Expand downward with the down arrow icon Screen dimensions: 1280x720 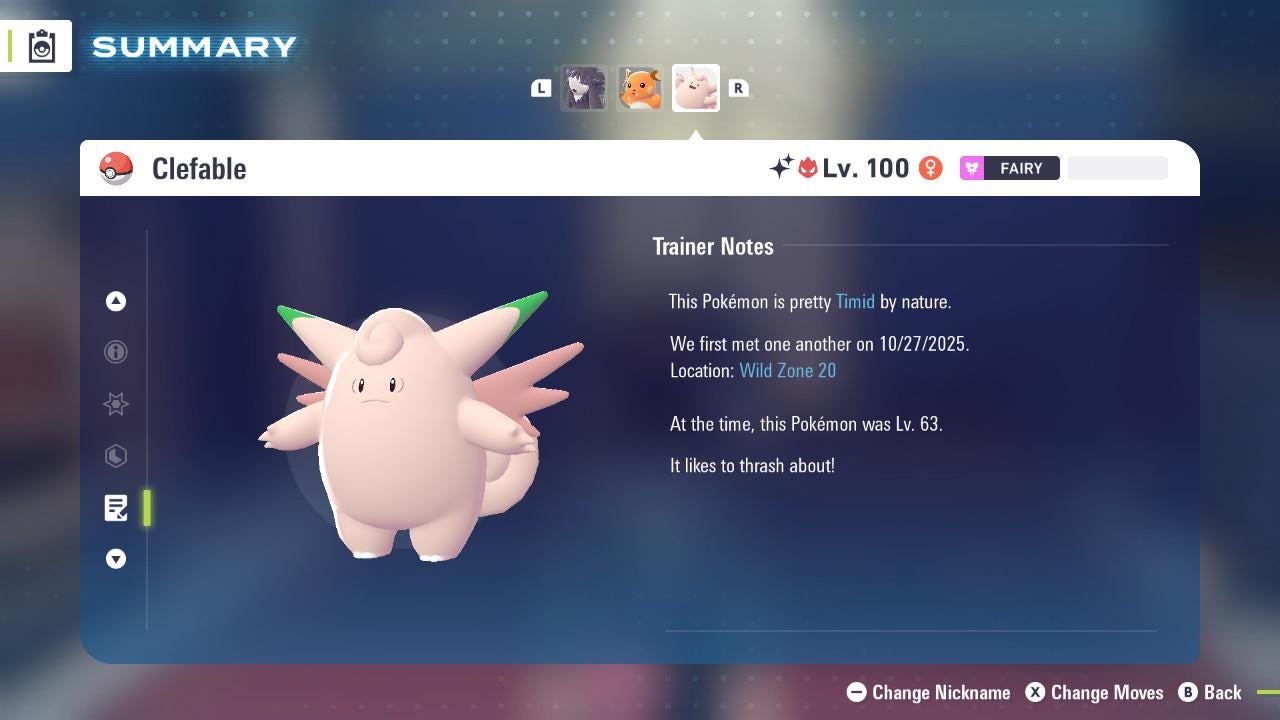click(116, 559)
